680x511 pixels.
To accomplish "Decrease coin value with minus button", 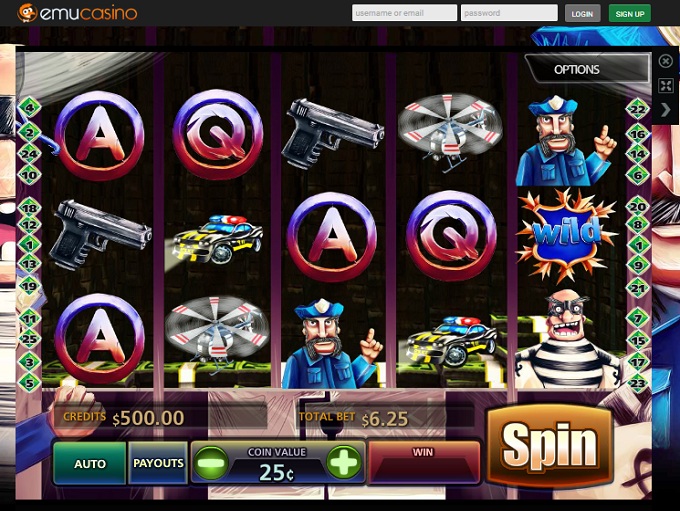I will [x=211, y=464].
